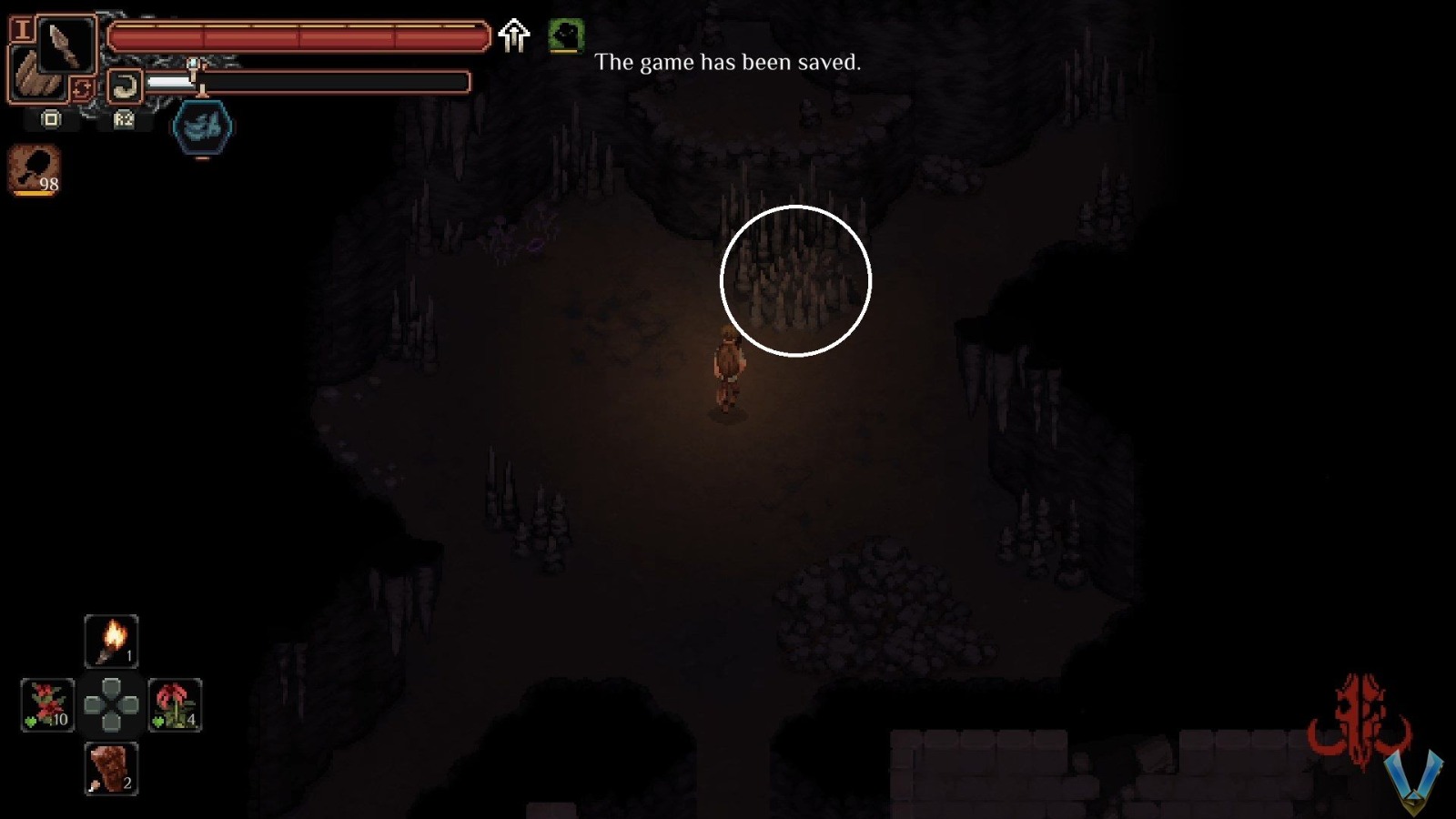
Task: Toggle the Square button prompt indicator
Action: click(x=50, y=118)
